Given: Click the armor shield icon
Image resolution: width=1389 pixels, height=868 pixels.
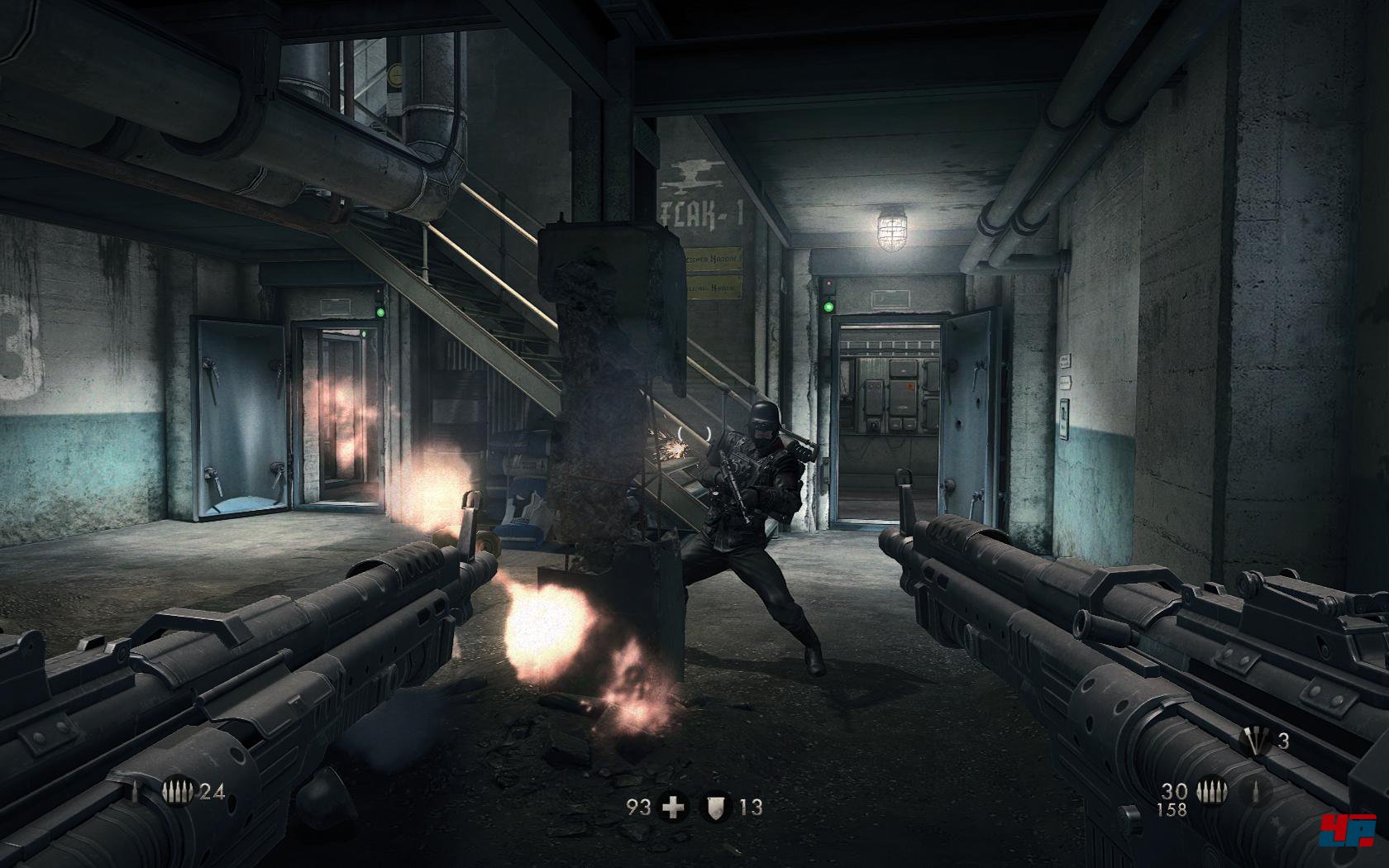Looking at the screenshot, I should [714, 808].
